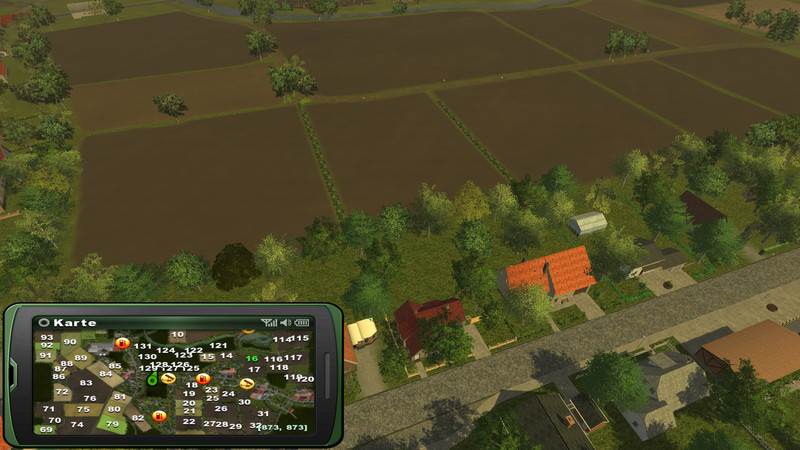This screenshot has width=800, height=450.
Task: Click the green highlighted field number 16
Action: (252, 359)
